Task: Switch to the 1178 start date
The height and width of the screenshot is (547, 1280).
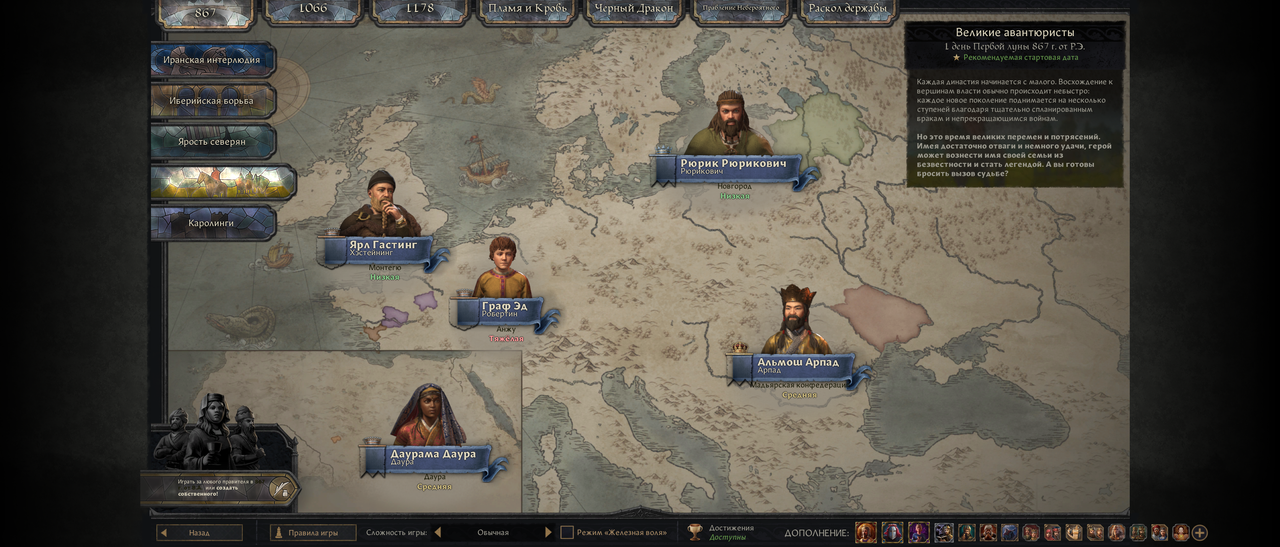Action: [x=420, y=9]
